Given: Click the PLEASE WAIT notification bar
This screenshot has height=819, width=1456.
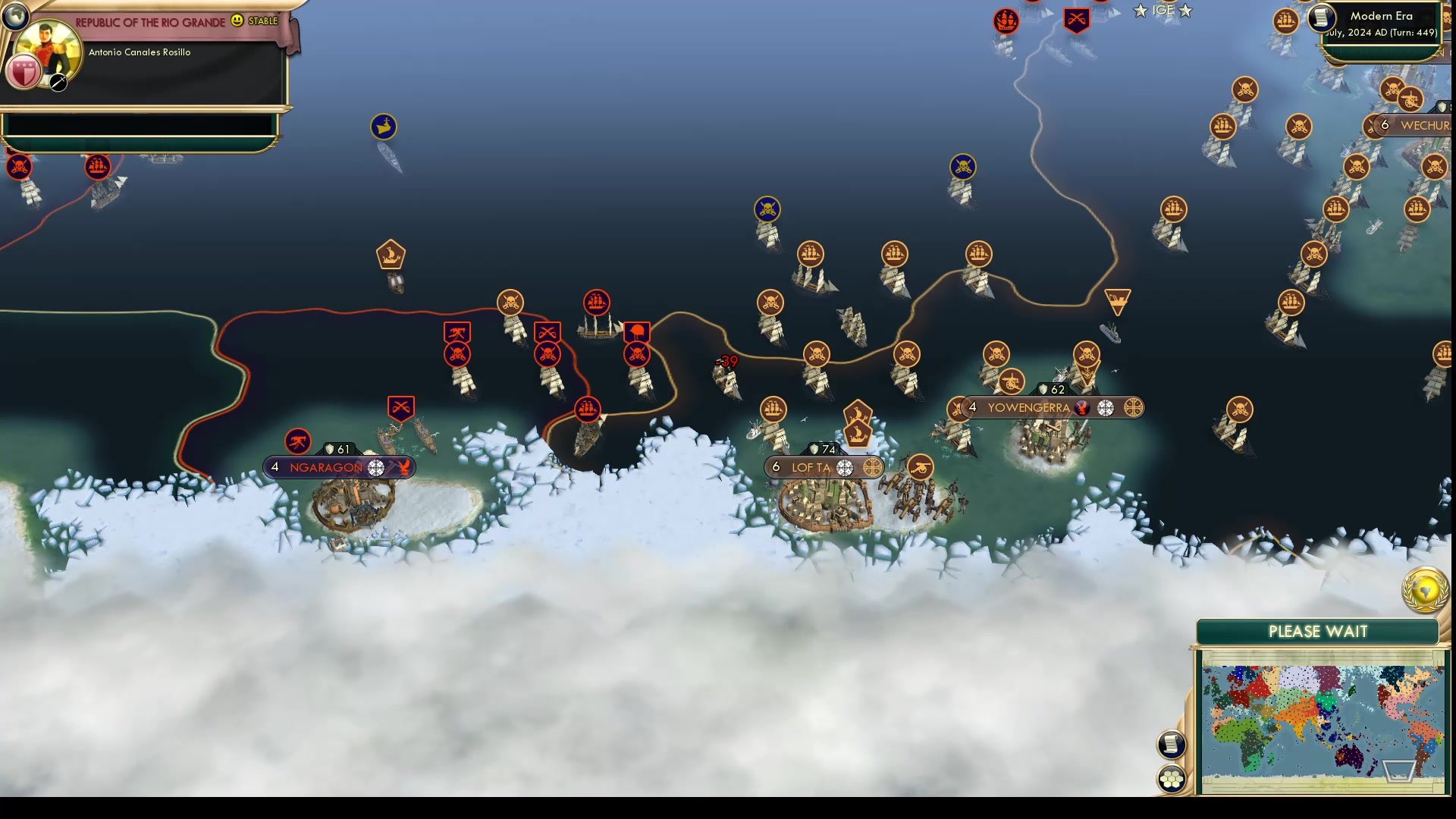Looking at the screenshot, I should pyautogui.click(x=1318, y=631).
